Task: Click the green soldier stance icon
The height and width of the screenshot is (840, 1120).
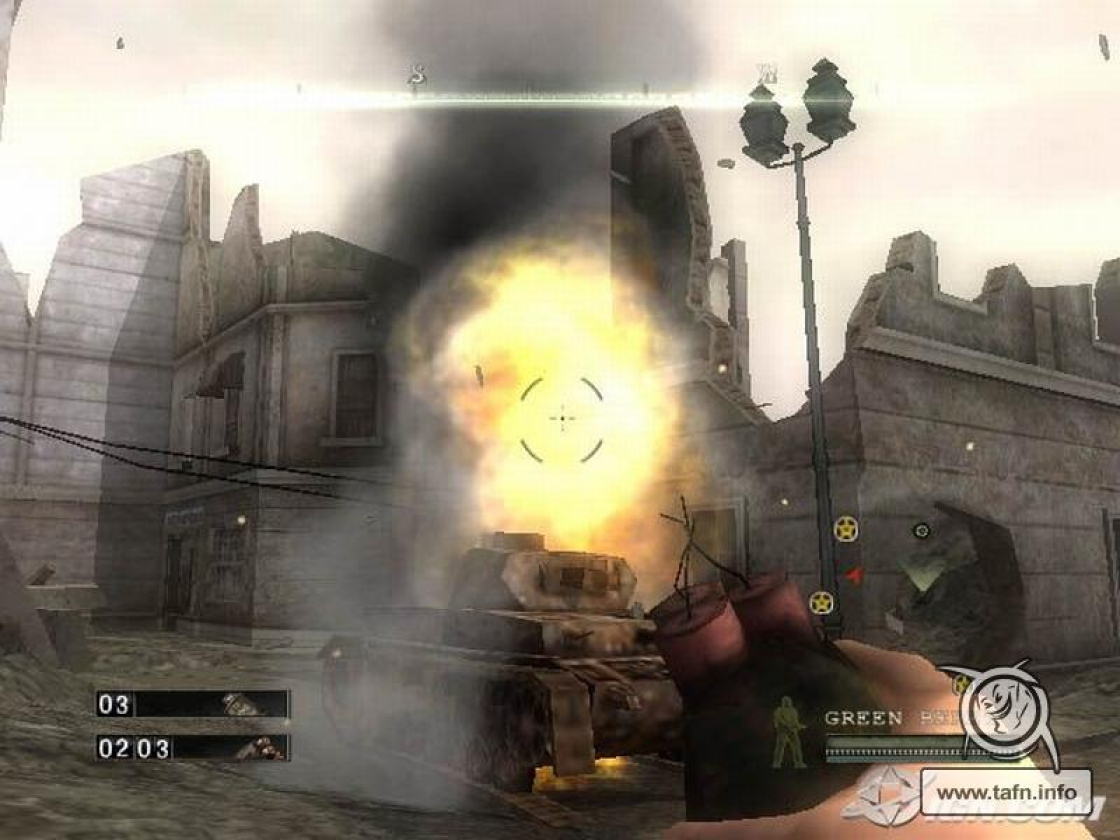Action: (x=789, y=732)
